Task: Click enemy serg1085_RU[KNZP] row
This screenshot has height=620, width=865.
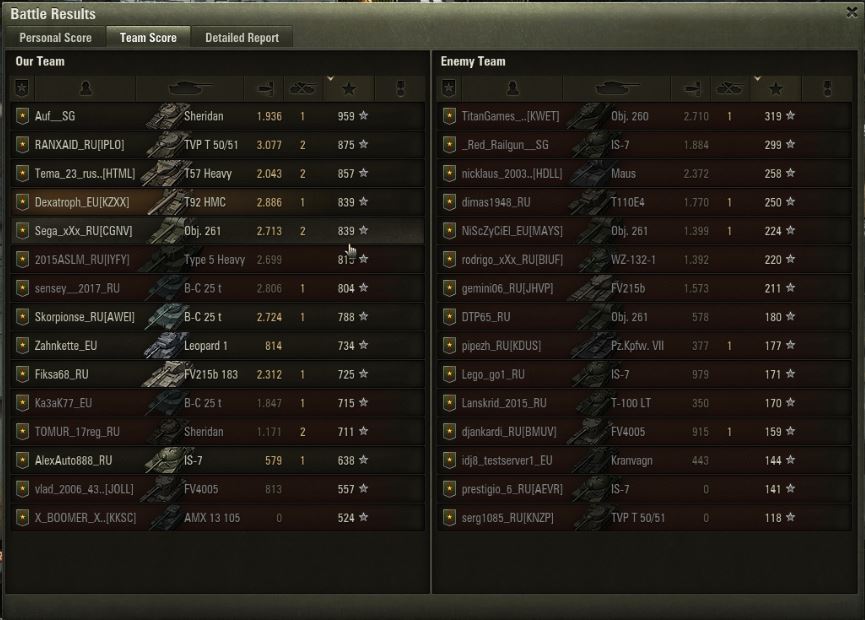Action: 645,518
